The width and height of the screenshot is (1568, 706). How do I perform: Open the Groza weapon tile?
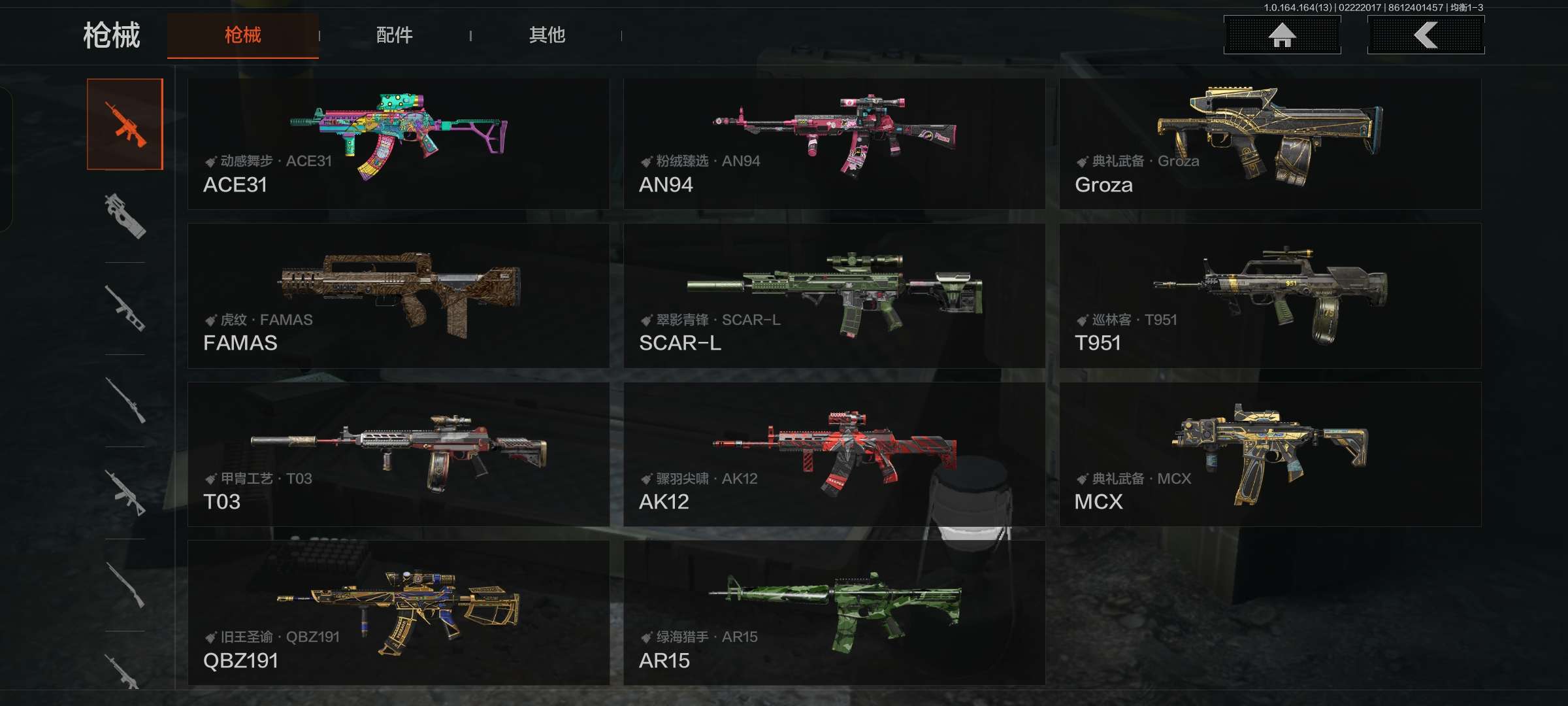(1270, 144)
